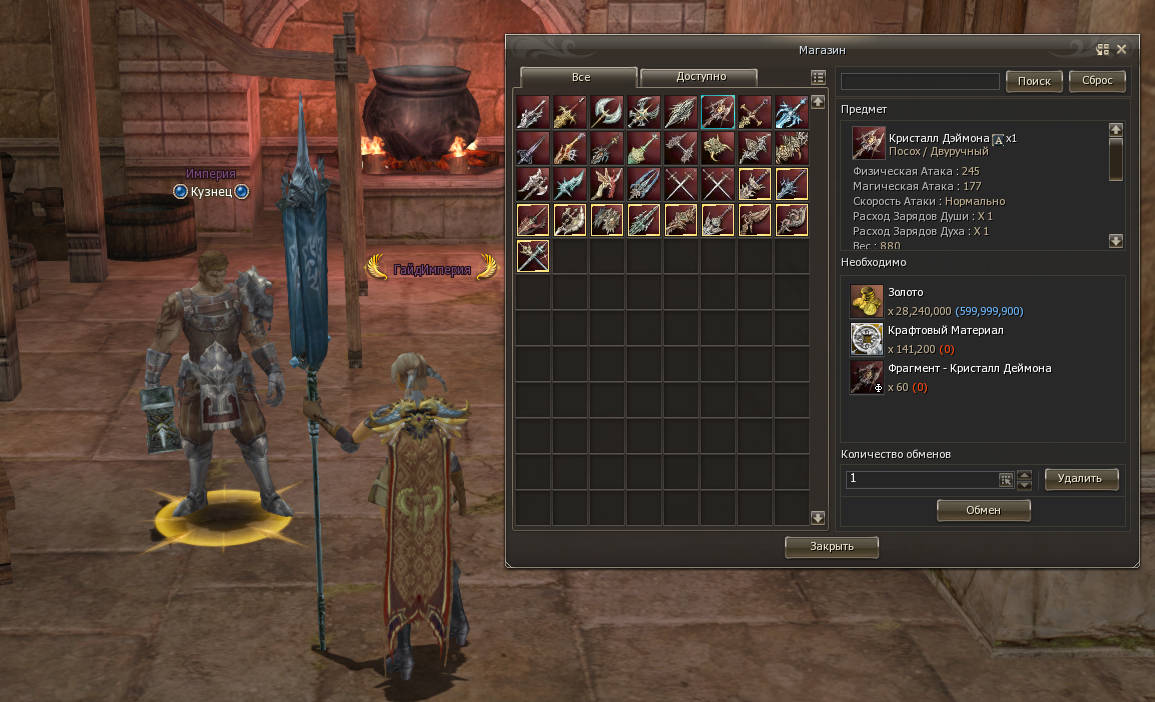Focus the shop search text field
The height and width of the screenshot is (702, 1155).
pos(920,81)
